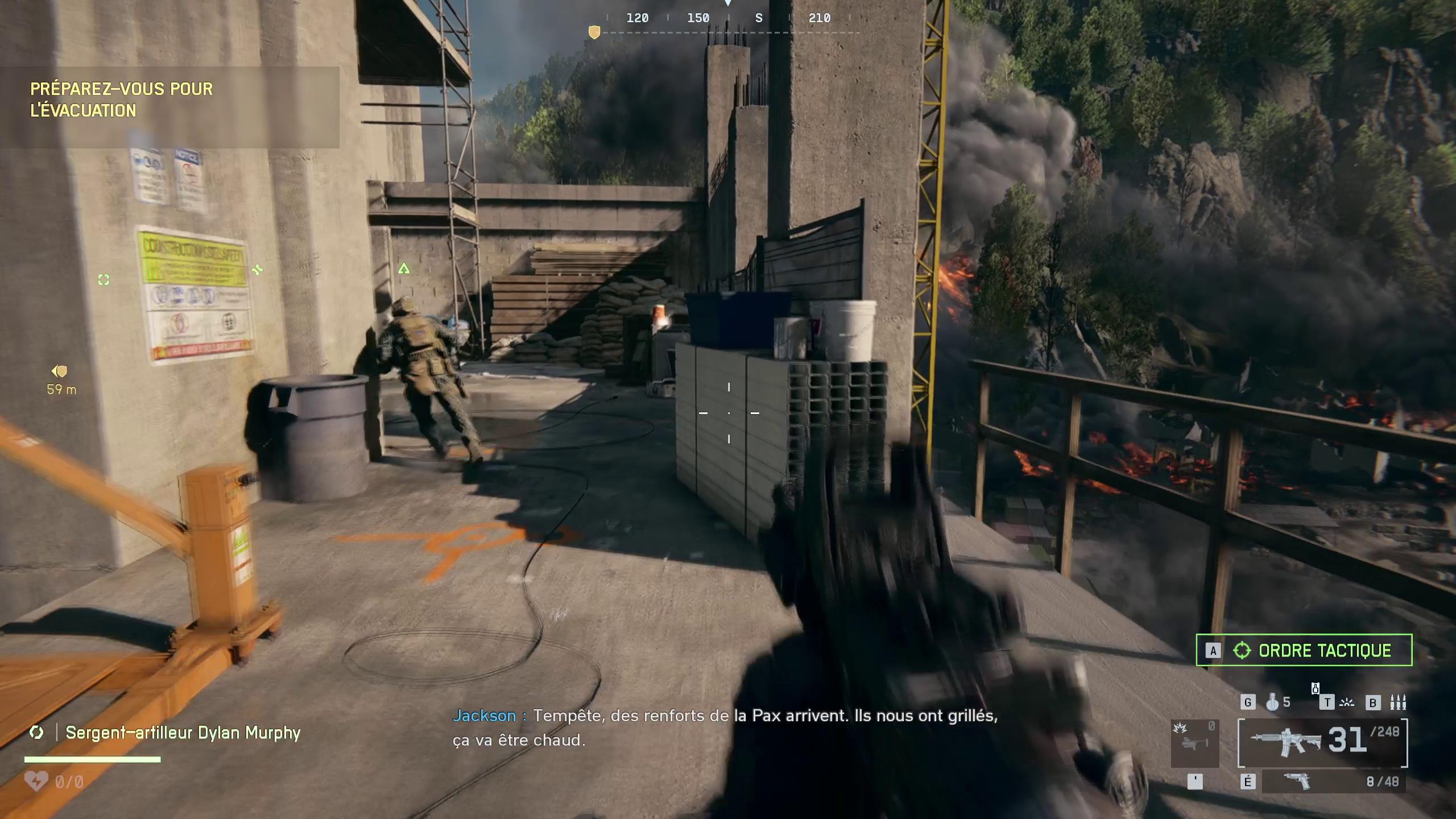The image size is (1456, 819).
Task: Click the white chevron arrow atop the compass
Action: pyautogui.click(x=728, y=3)
